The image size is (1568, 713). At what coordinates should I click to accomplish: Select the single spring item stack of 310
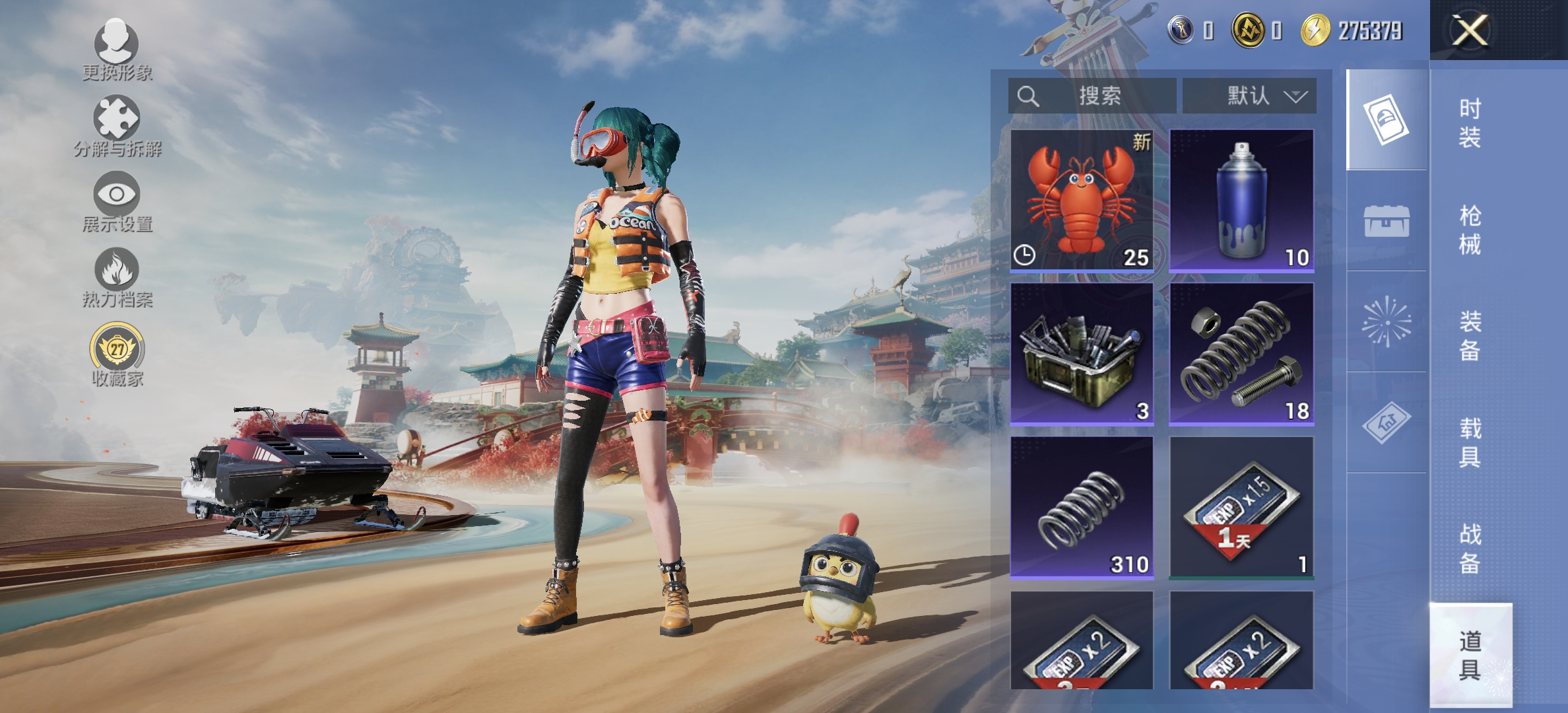point(1082,507)
